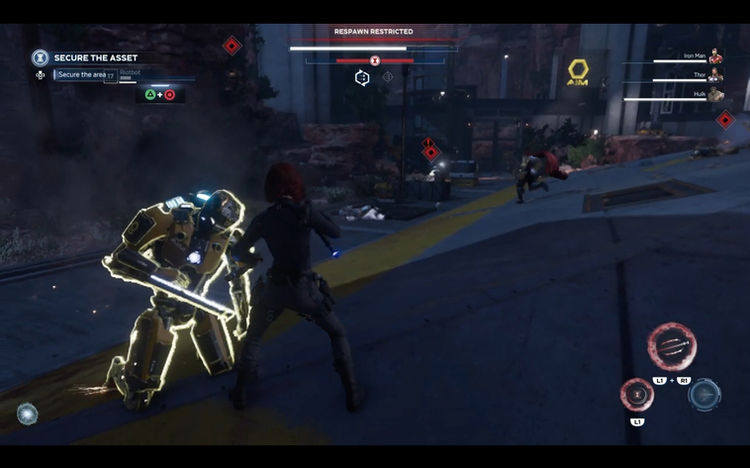Click the yellow AIM hexagon marker
Screen dimensions: 750x468
(578, 70)
